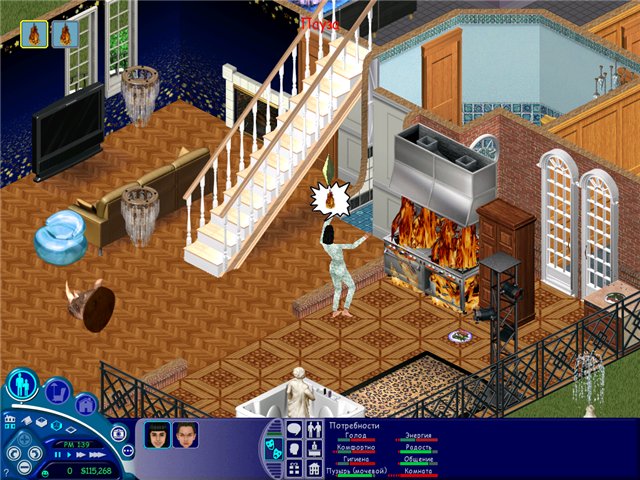Rotate the view clockwise
The width and height of the screenshot is (640, 480).
(37, 453)
